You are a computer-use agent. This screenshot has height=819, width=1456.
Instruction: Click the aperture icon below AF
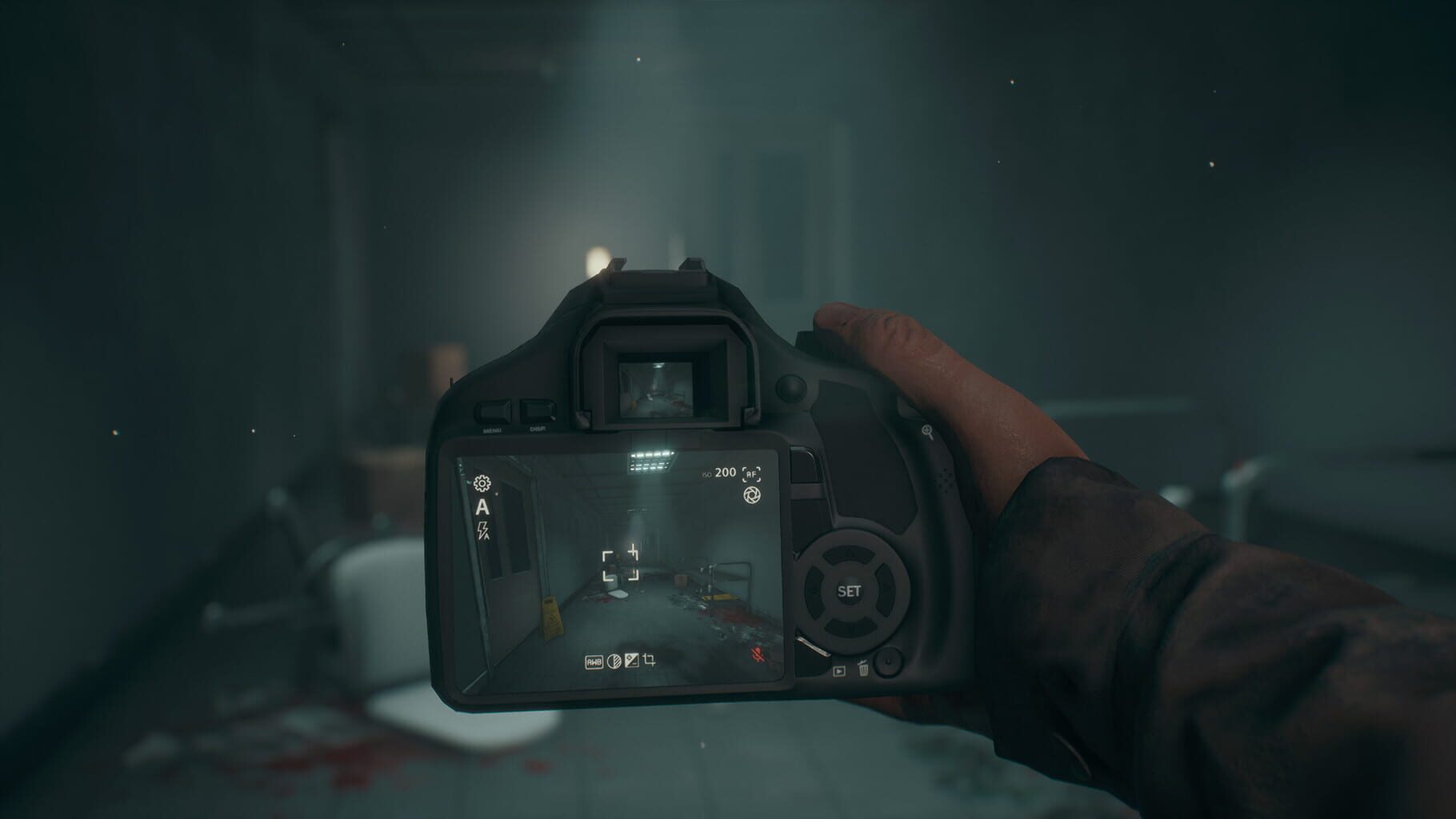point(751,495)
